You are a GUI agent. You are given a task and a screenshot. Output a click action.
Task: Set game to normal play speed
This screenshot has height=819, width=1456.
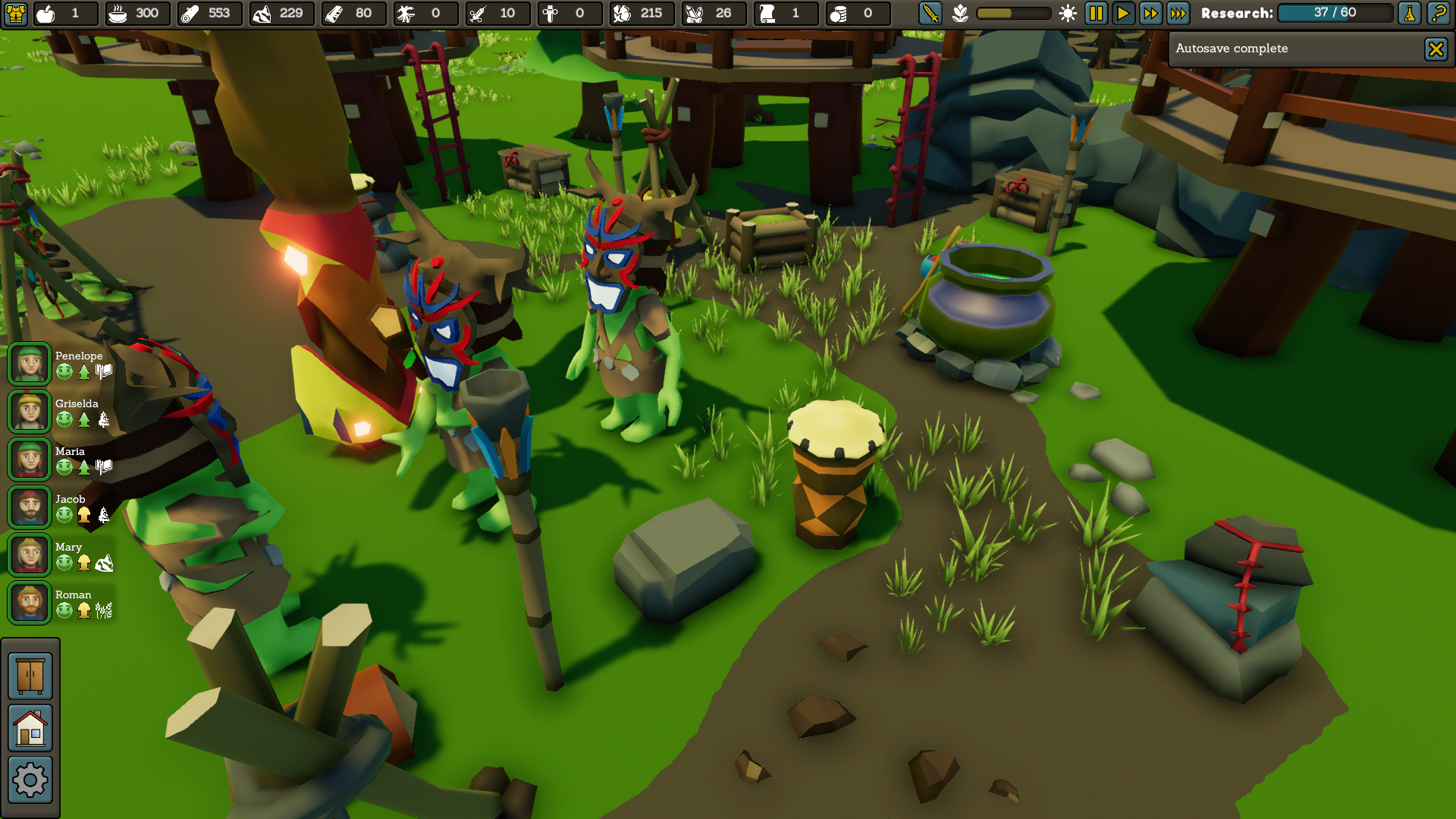point(1123,13)
